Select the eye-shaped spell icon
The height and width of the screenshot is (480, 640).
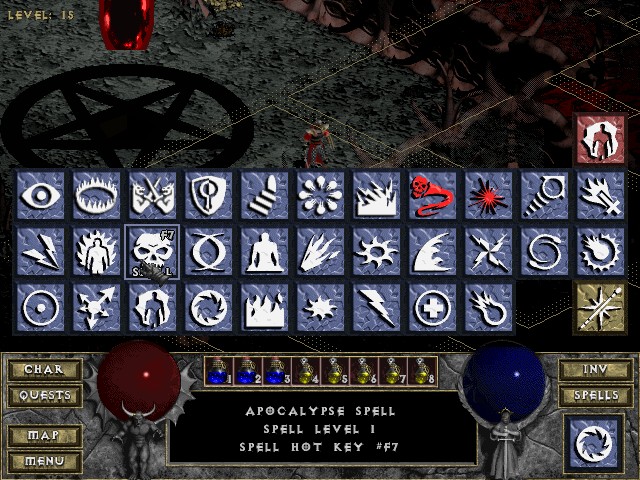[x=40, y=195]
